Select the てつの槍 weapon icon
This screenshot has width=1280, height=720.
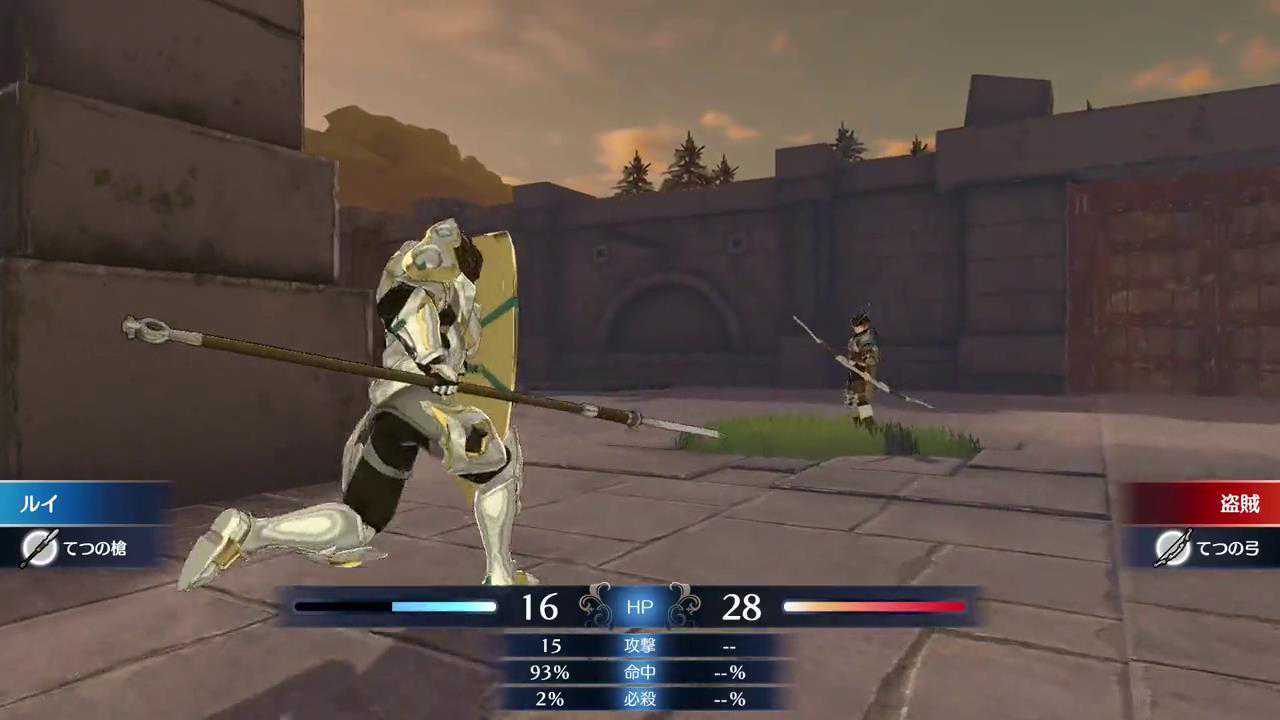coord(39,548)
